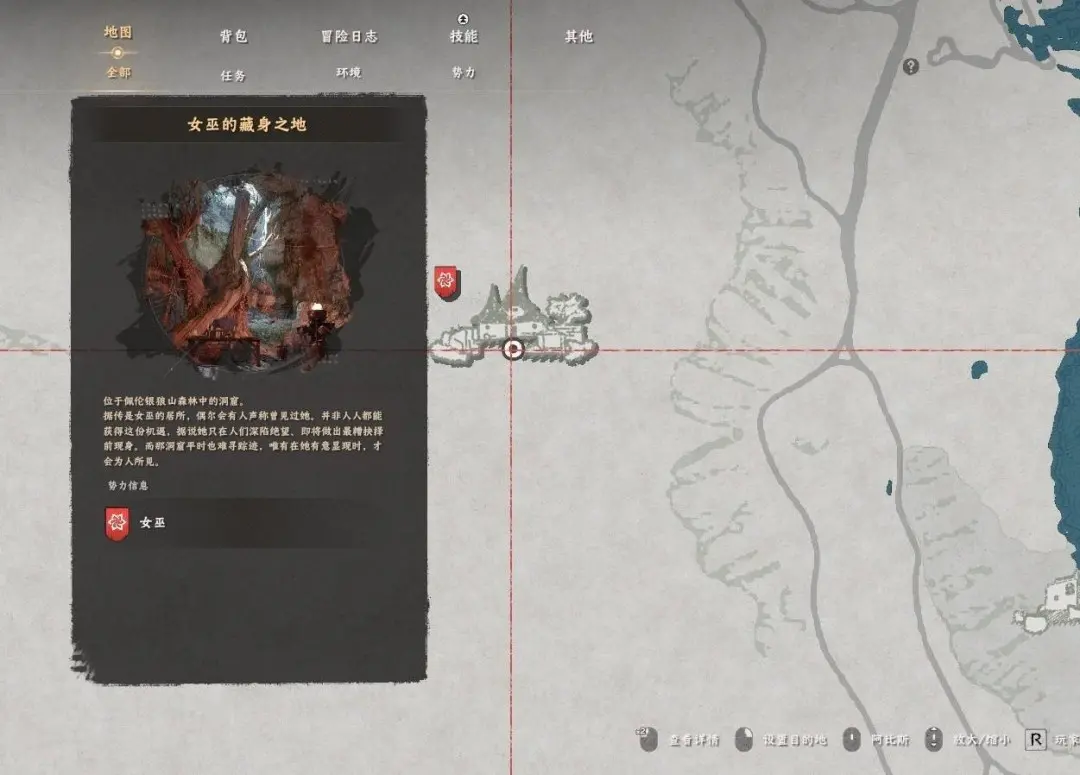Image resolution: width=1080 pixels, height=775 pixels.
Task: Switch to the 背包 tab
Action: (233, 36)
